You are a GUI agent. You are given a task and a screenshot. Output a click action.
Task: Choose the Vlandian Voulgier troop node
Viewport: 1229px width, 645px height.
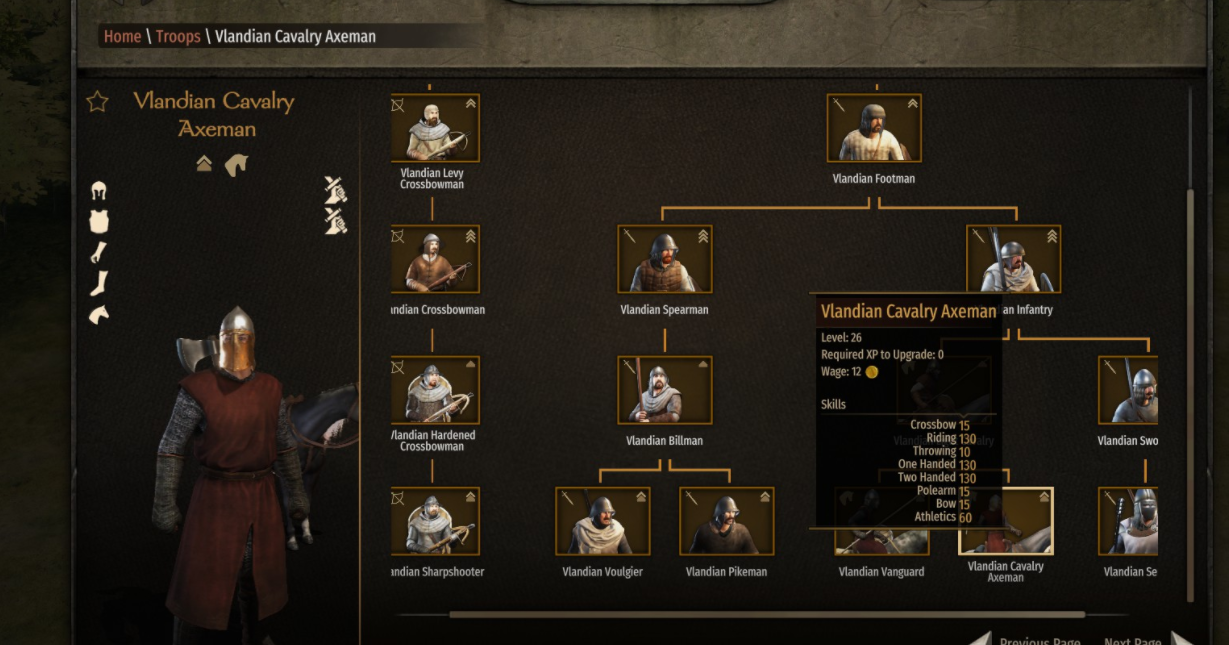(602, 521)
